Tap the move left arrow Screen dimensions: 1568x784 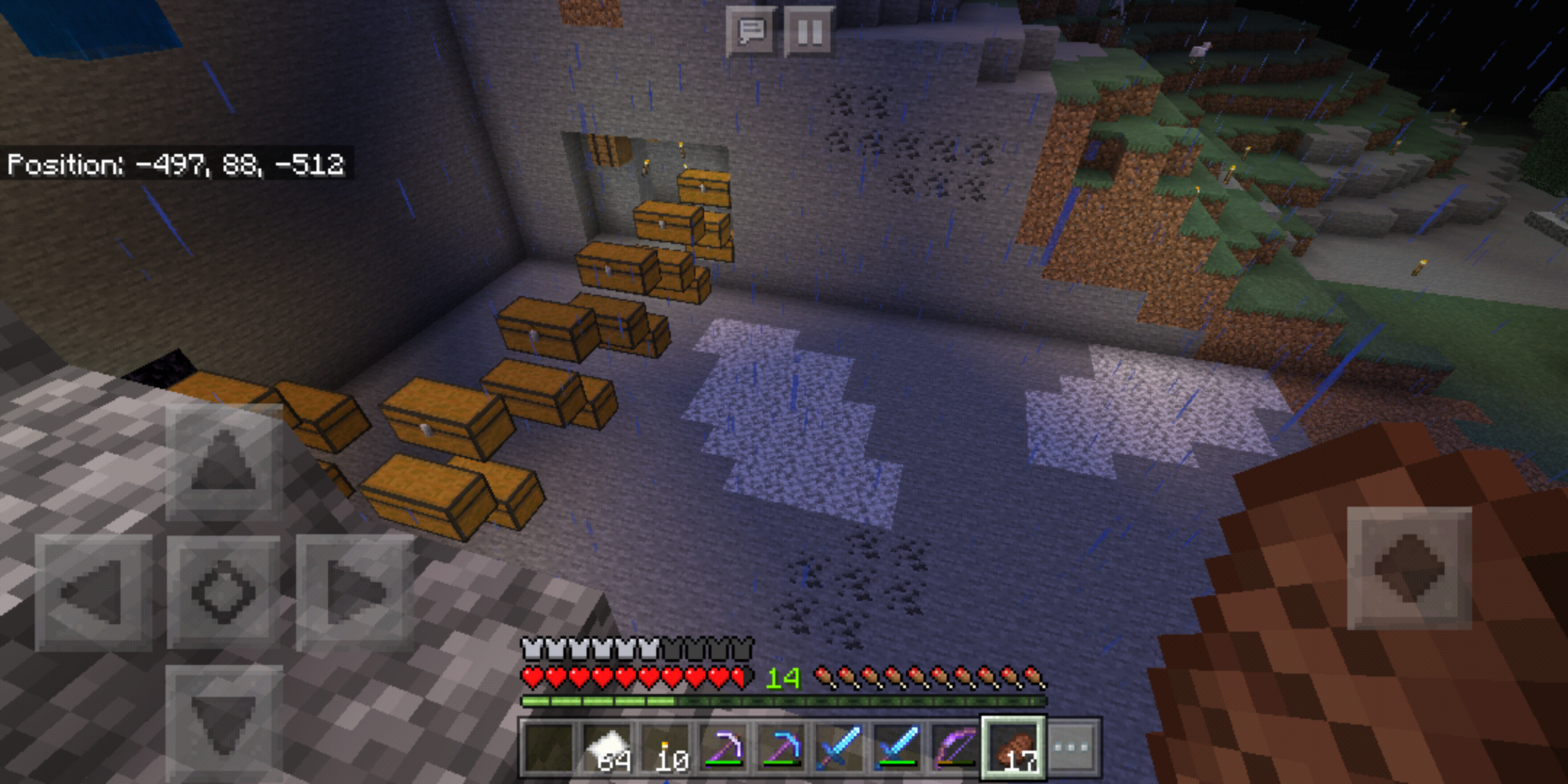(94, 592)
